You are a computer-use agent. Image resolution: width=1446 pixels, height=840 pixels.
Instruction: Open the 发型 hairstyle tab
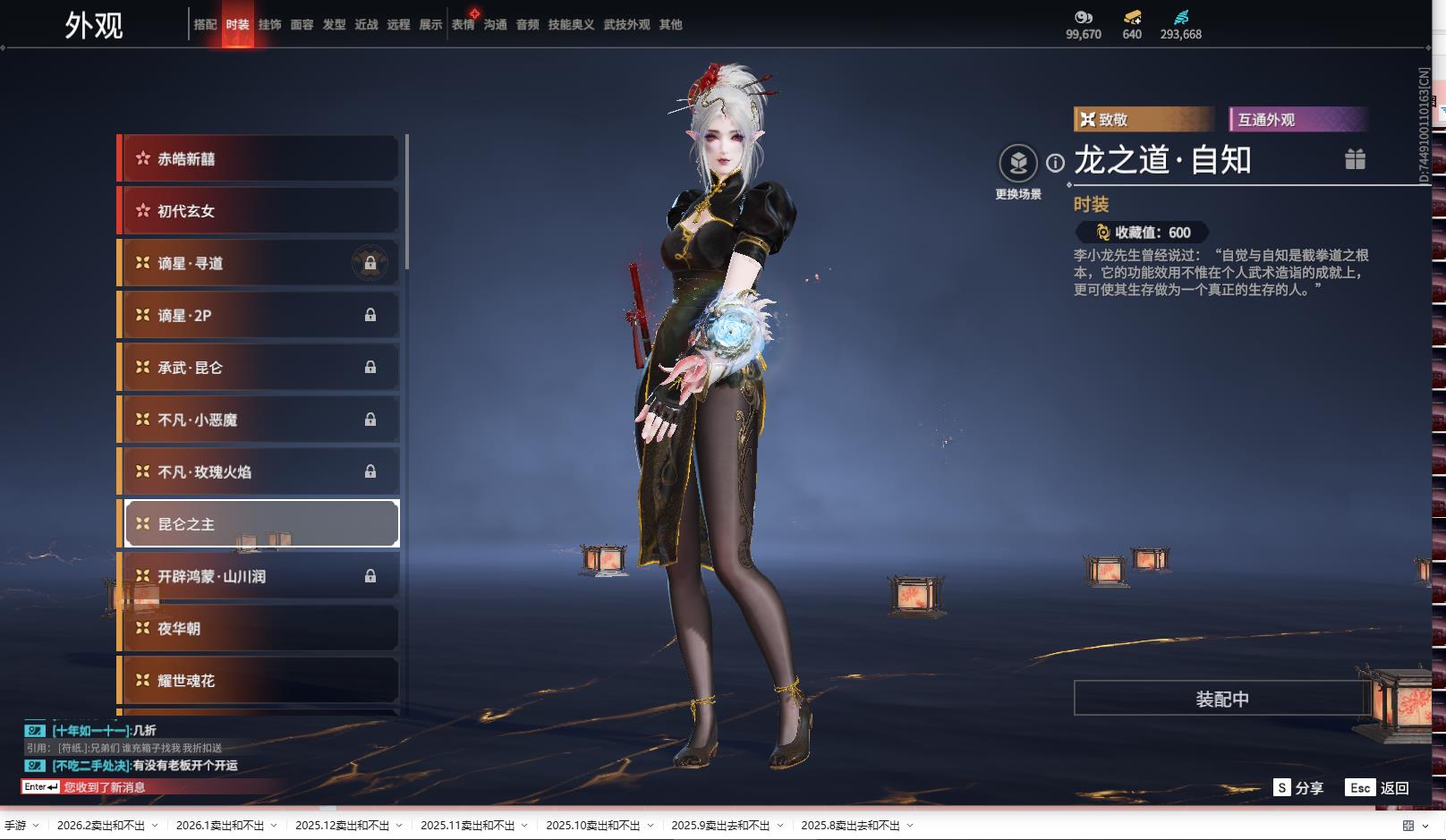tap(334, 25)
